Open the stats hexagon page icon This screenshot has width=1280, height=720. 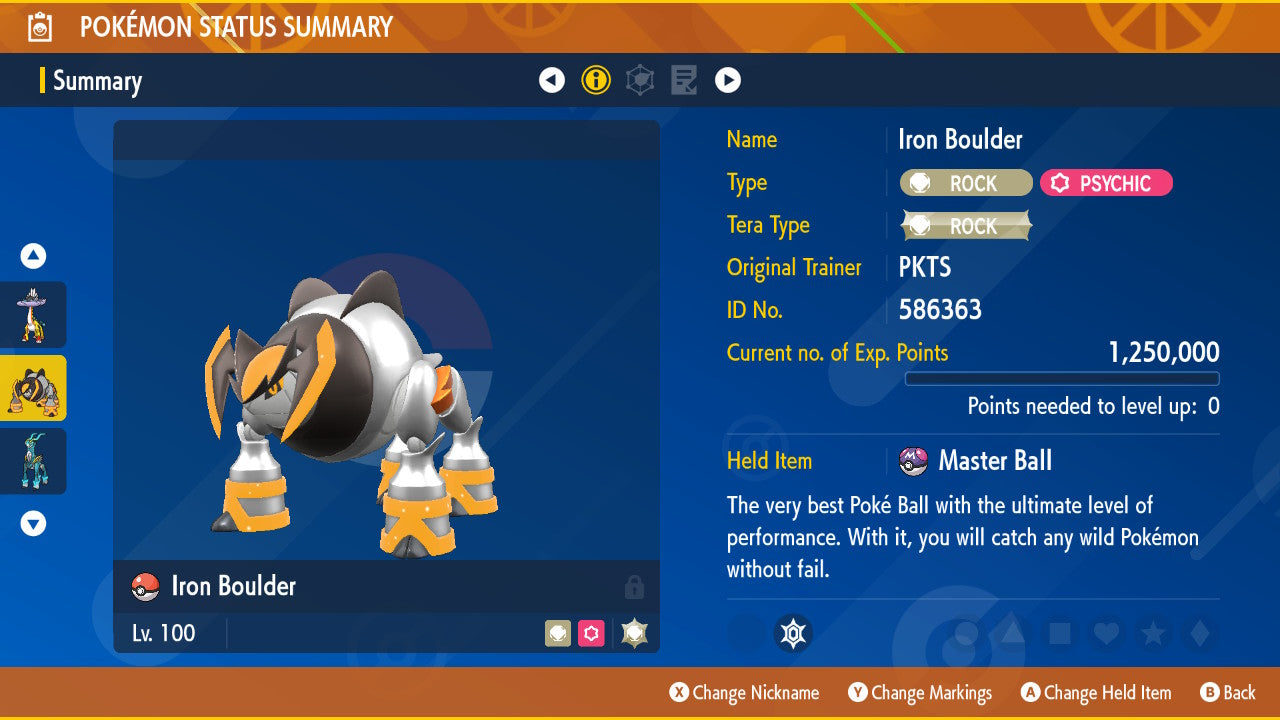pos(640,80)
